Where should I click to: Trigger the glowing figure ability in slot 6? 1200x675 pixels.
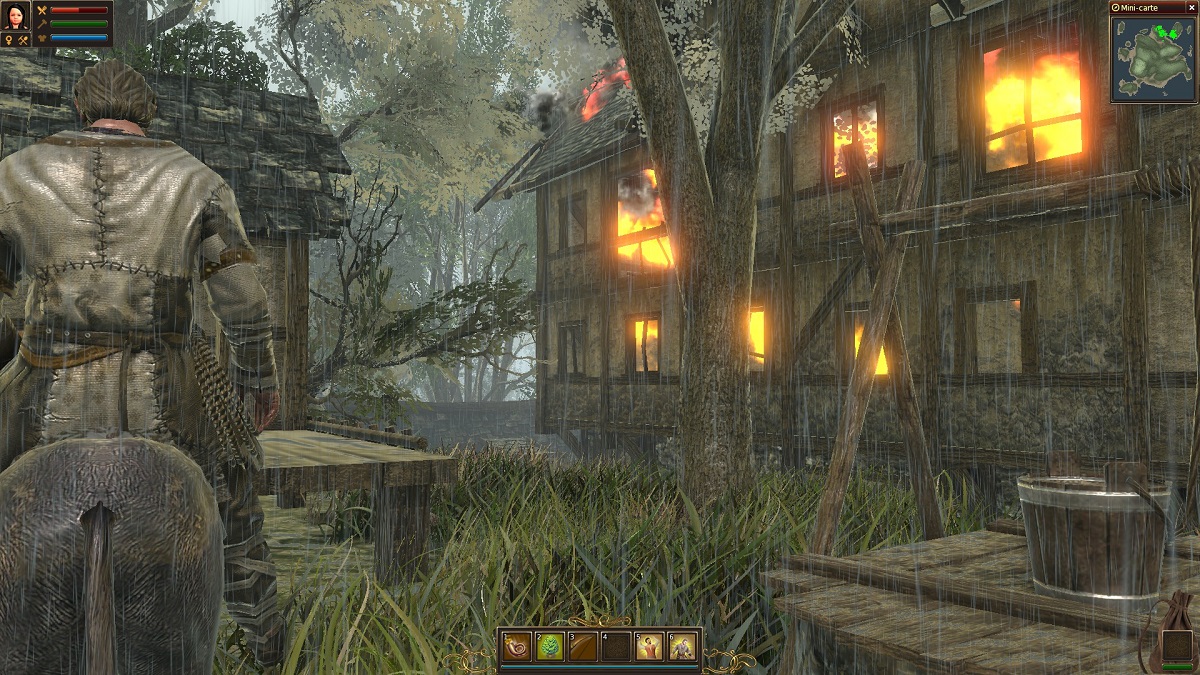click(x=682, y=647)
